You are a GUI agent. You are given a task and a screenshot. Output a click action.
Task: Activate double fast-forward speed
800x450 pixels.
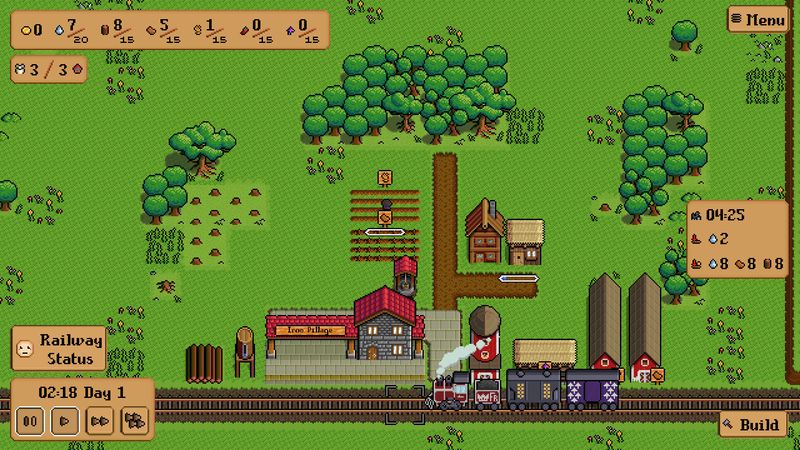point(98,421)
